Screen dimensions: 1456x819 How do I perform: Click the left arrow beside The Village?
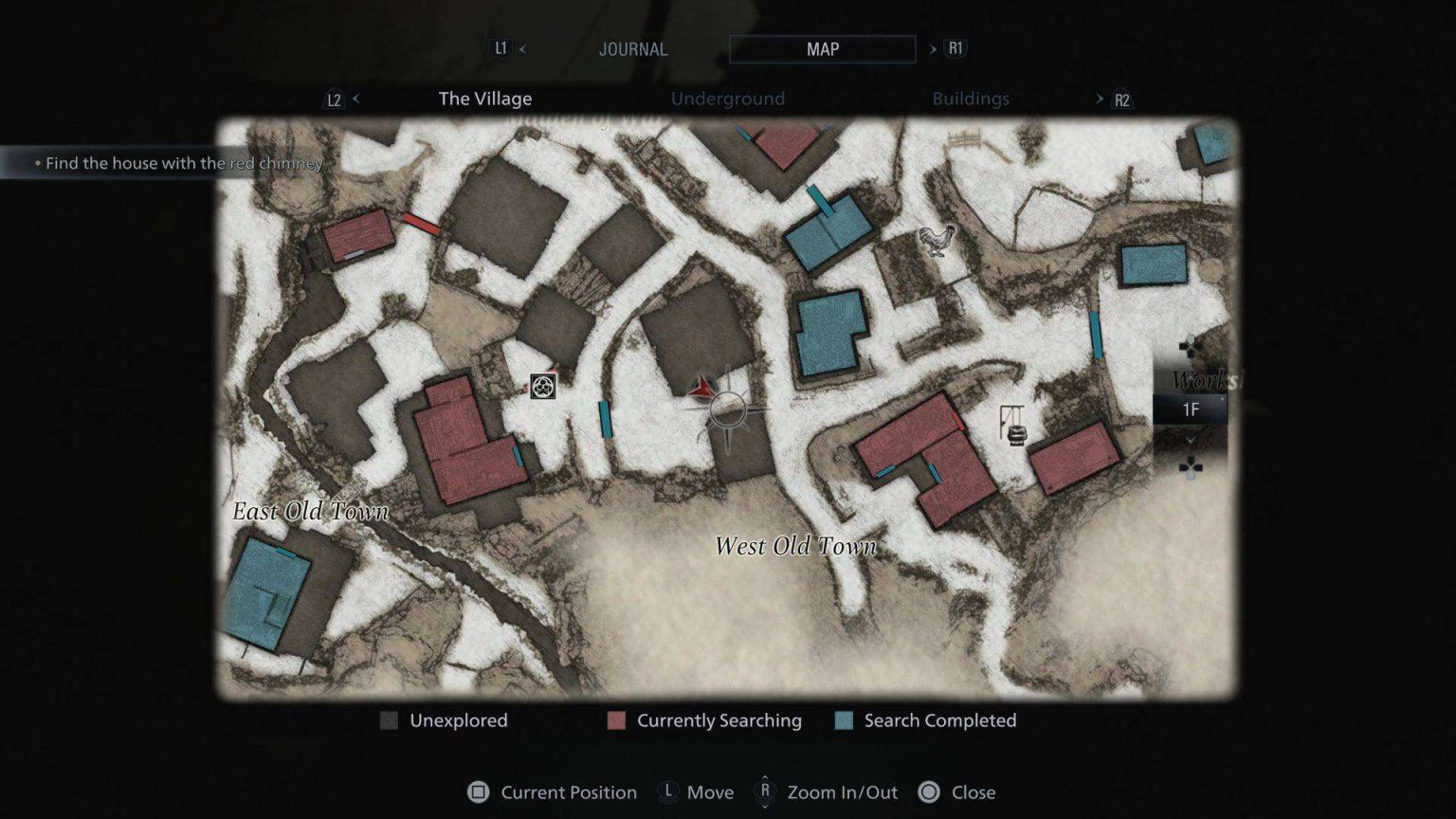(x=355, y=99)
